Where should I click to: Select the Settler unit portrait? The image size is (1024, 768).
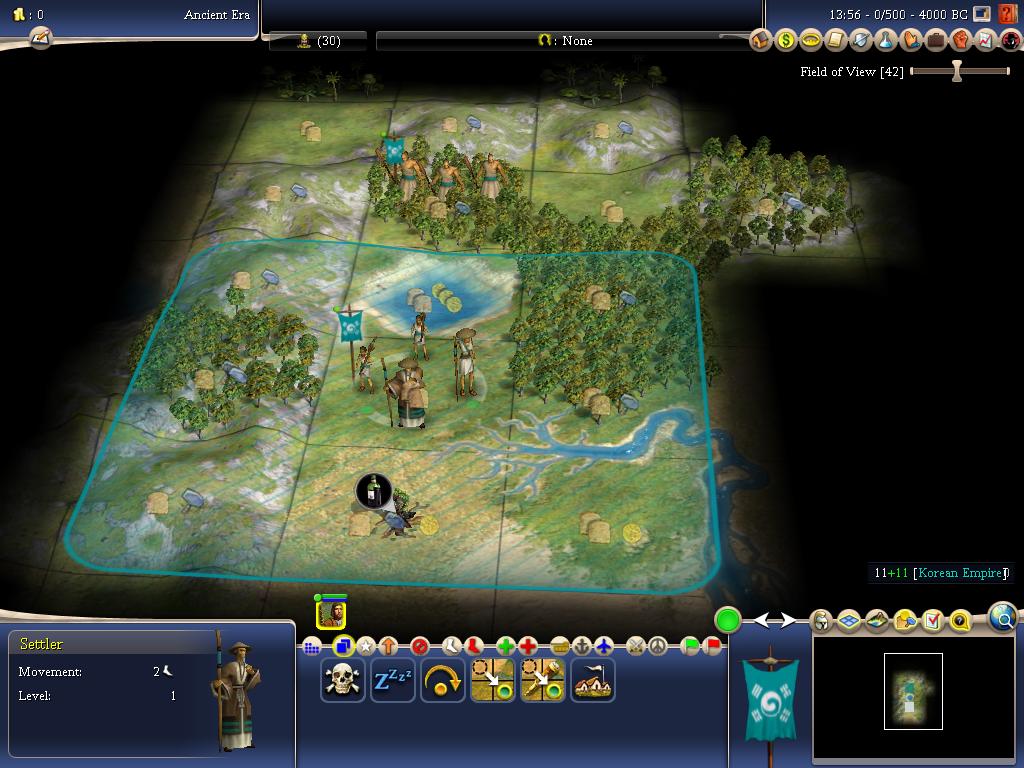click(x=331, y=613)
